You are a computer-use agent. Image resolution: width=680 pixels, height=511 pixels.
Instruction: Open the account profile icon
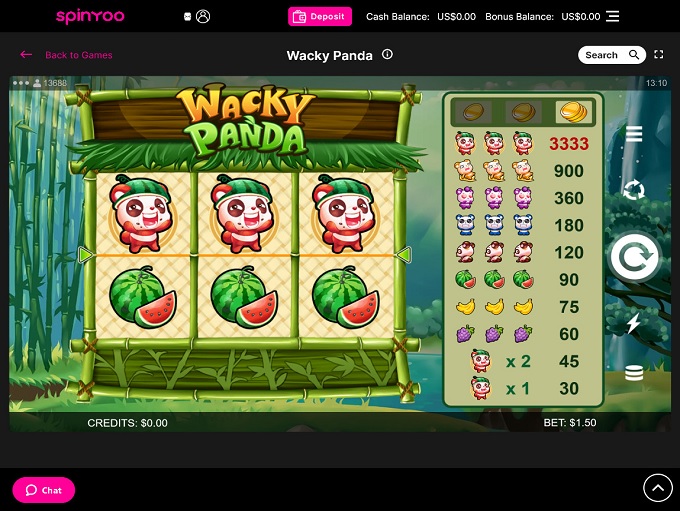click(x=204, y=16)
